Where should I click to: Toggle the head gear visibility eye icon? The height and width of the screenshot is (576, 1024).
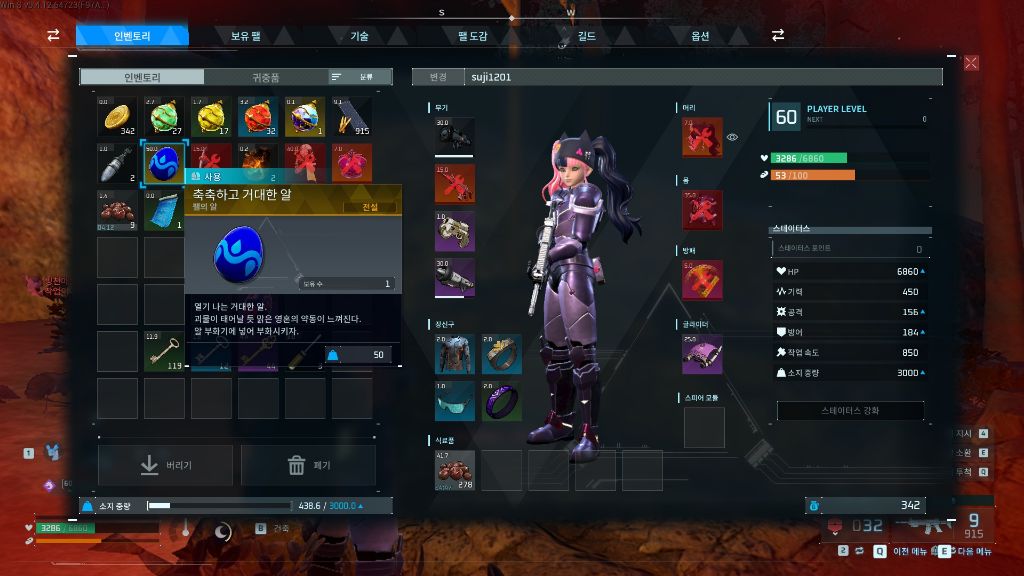pyautogui.click(x=732, y=137)
